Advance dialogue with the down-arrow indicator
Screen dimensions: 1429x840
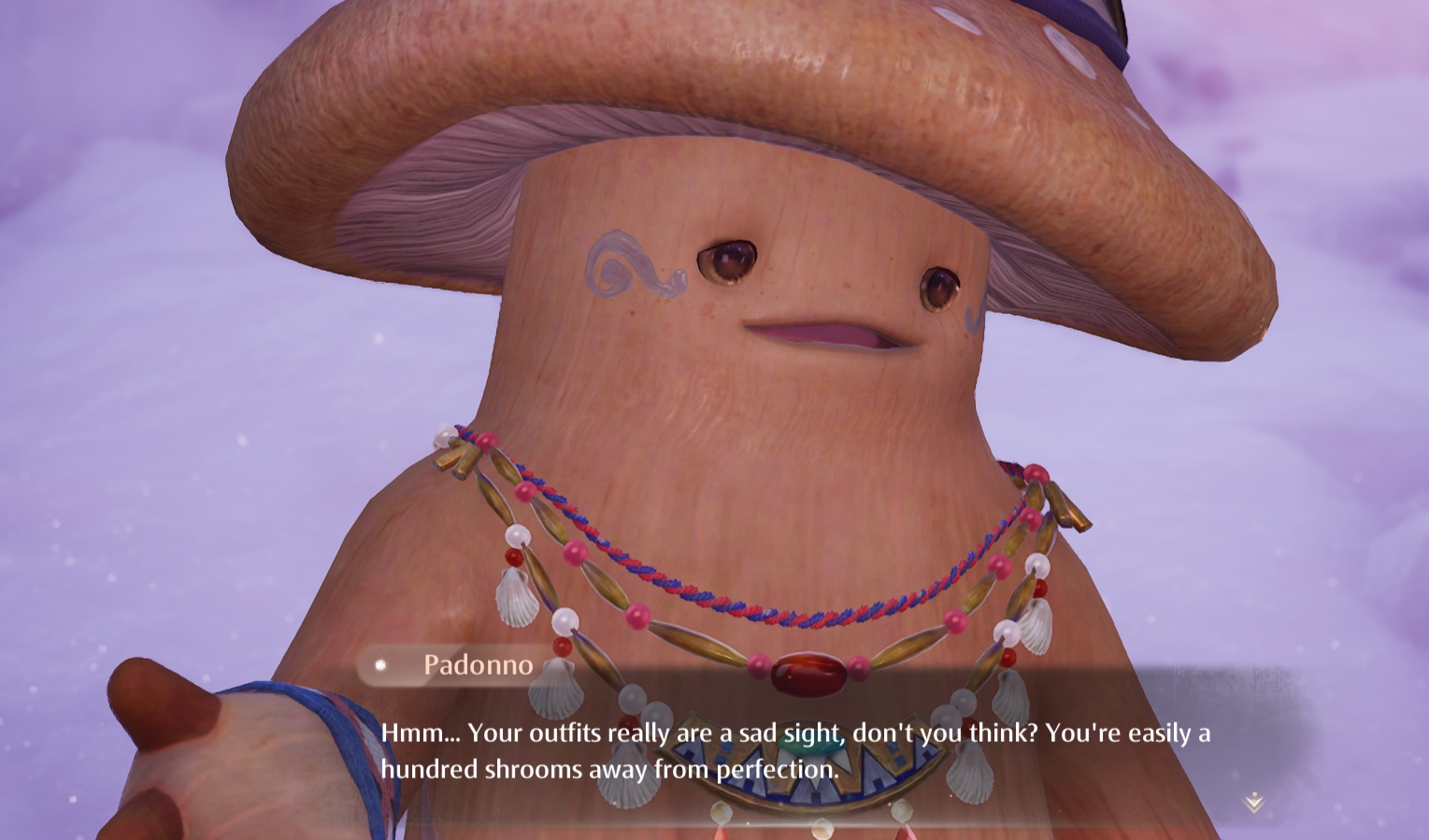click(x=1253, y=802)
